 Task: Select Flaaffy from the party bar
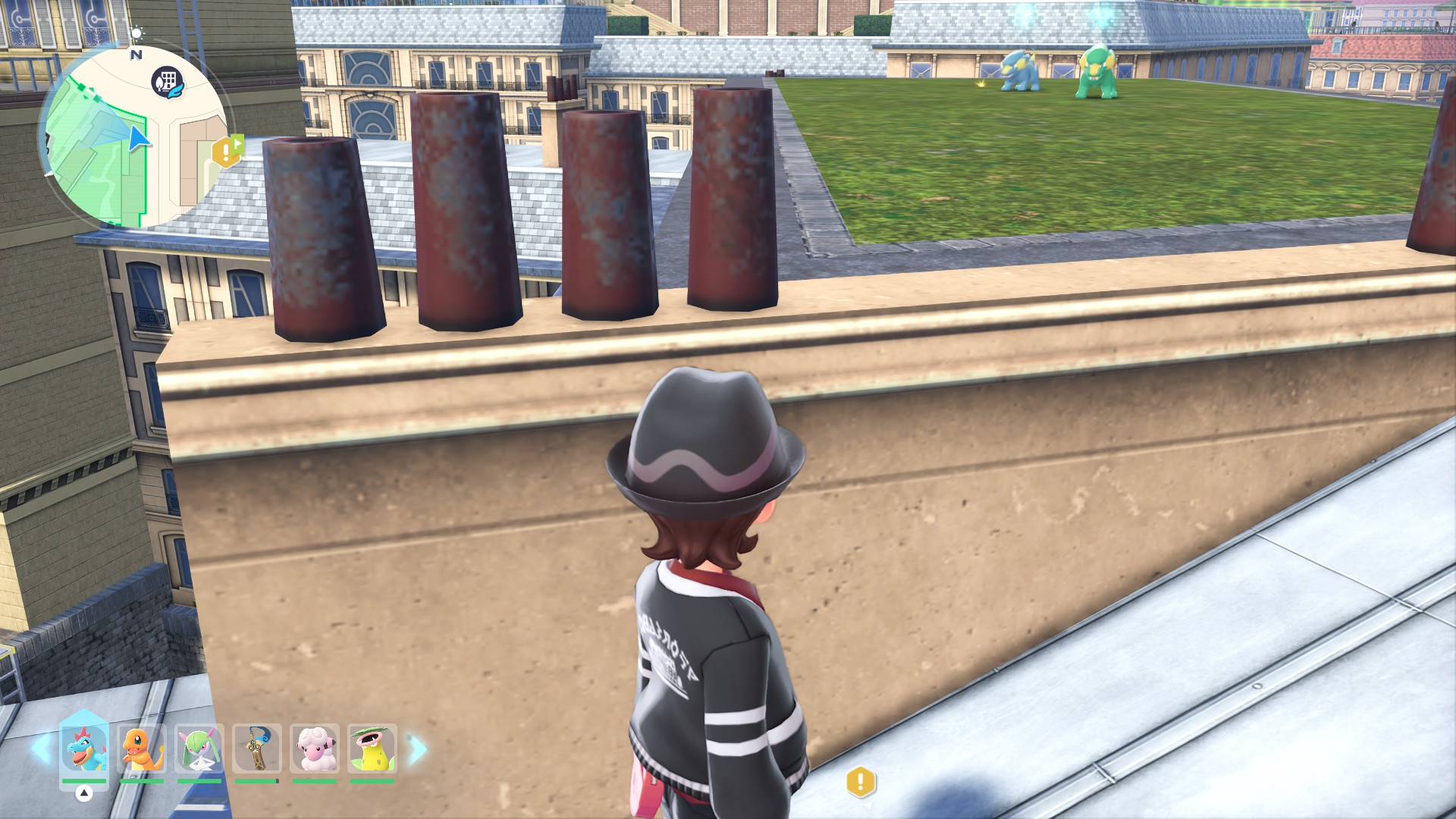[315, 748]
